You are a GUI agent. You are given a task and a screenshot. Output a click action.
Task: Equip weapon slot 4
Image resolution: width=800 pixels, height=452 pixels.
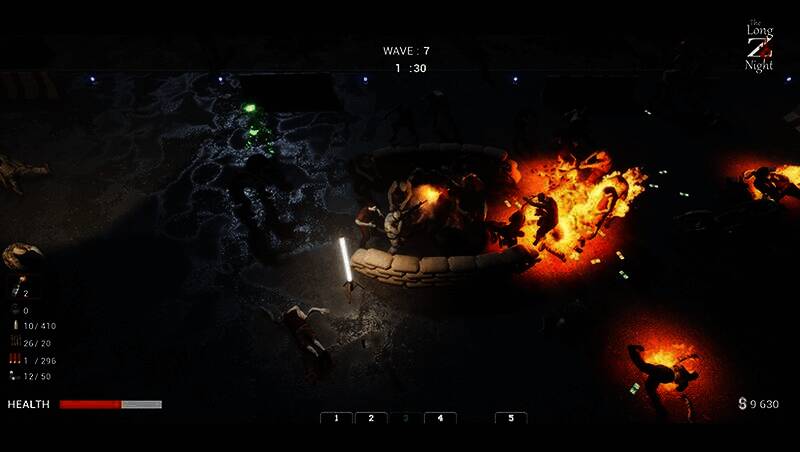pos(440,418)
